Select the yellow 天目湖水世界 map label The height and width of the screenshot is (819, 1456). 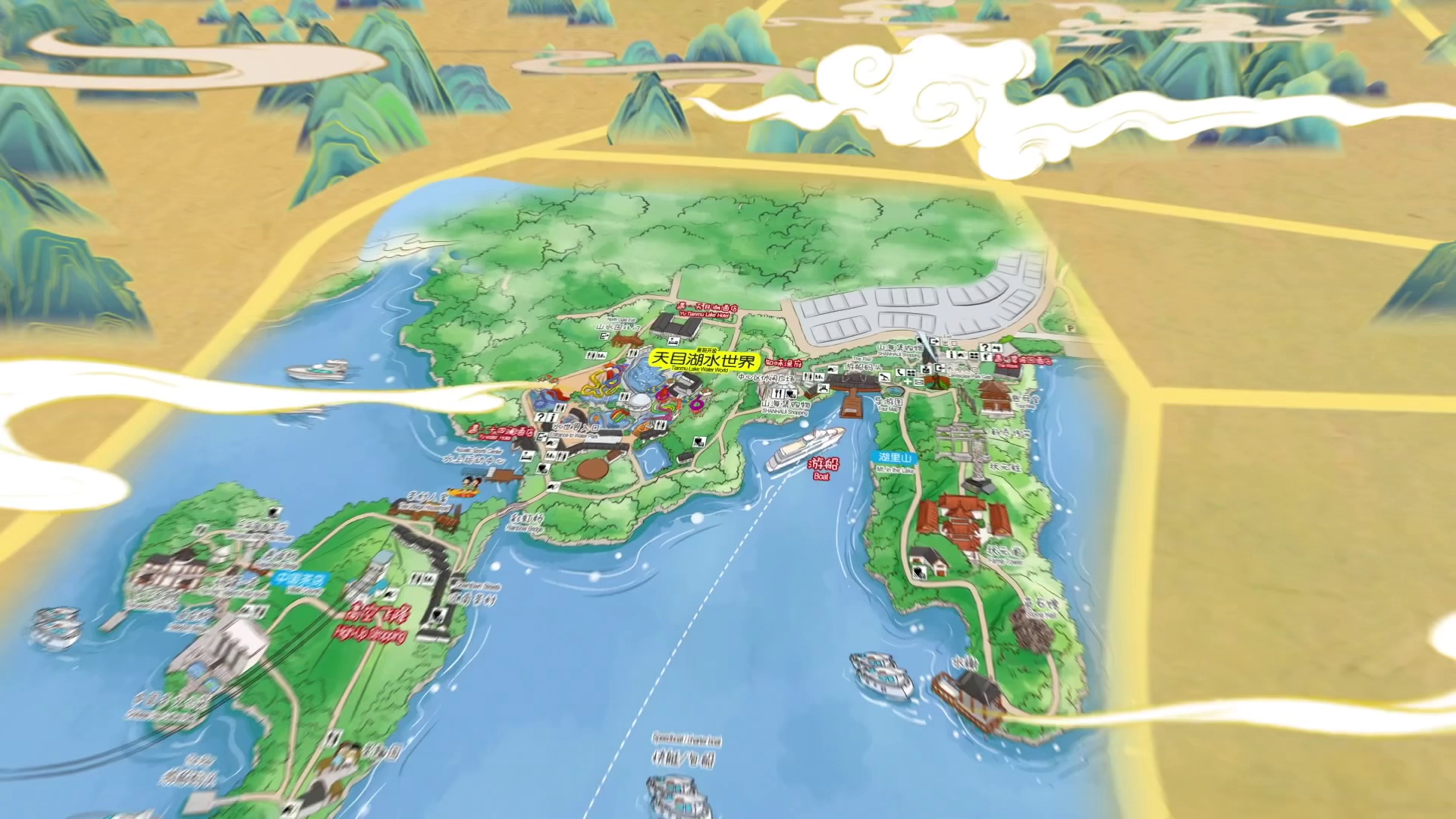704,361
